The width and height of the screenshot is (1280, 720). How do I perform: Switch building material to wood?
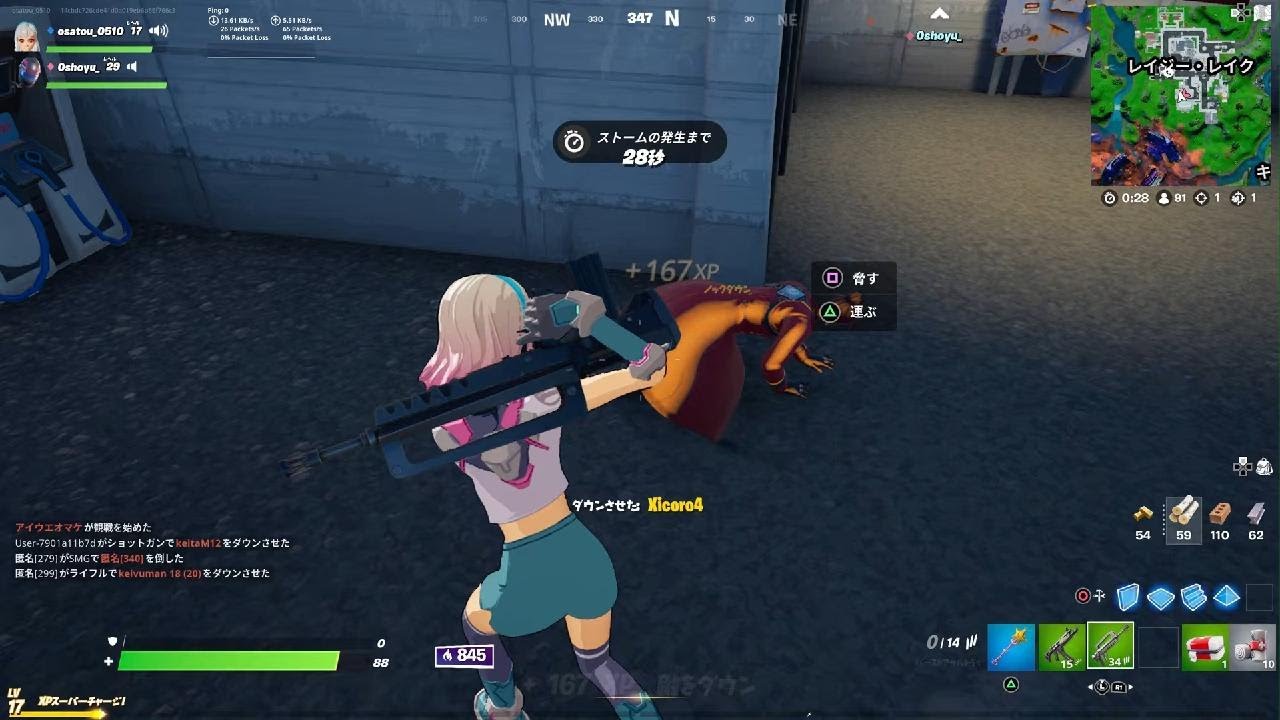tap(1184, 512)
